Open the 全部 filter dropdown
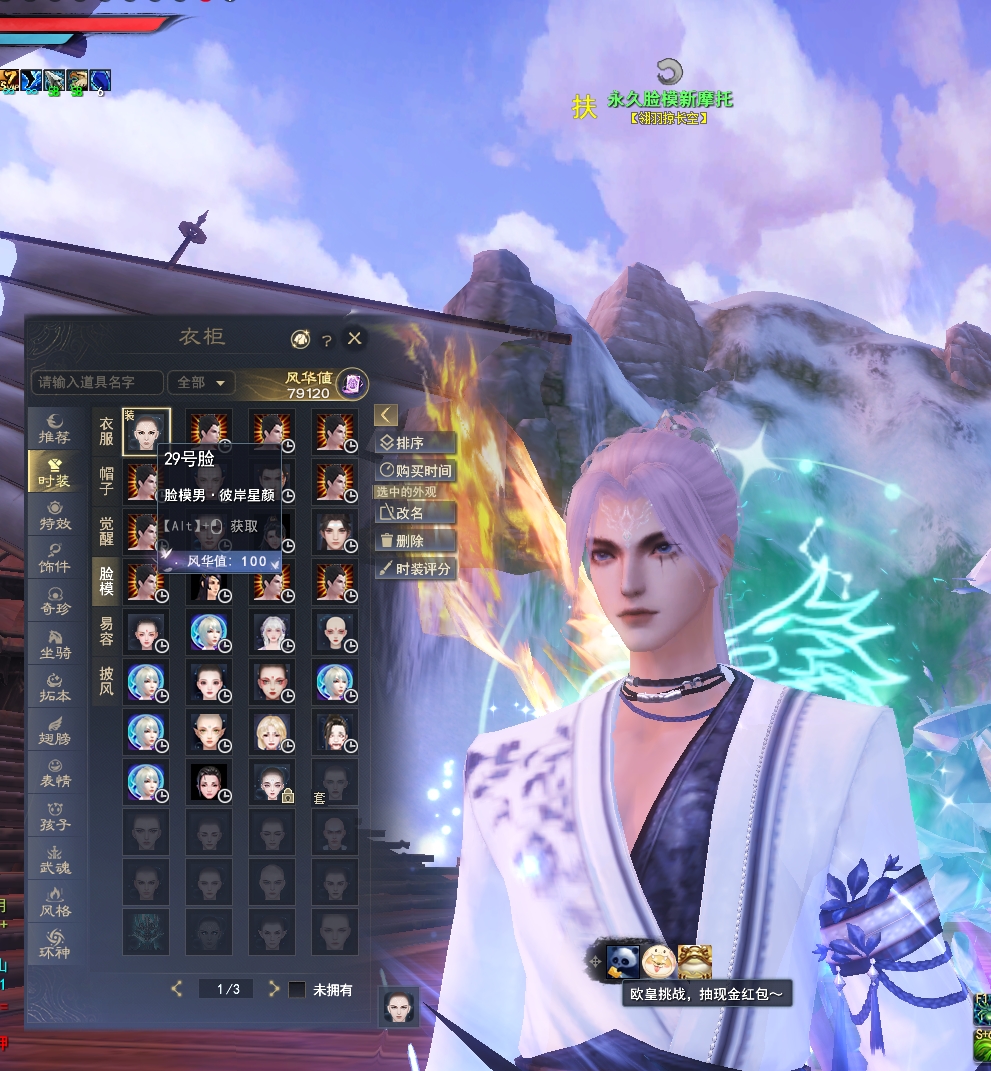Screen dimensions: 991x1071 [x=201, y=382]
